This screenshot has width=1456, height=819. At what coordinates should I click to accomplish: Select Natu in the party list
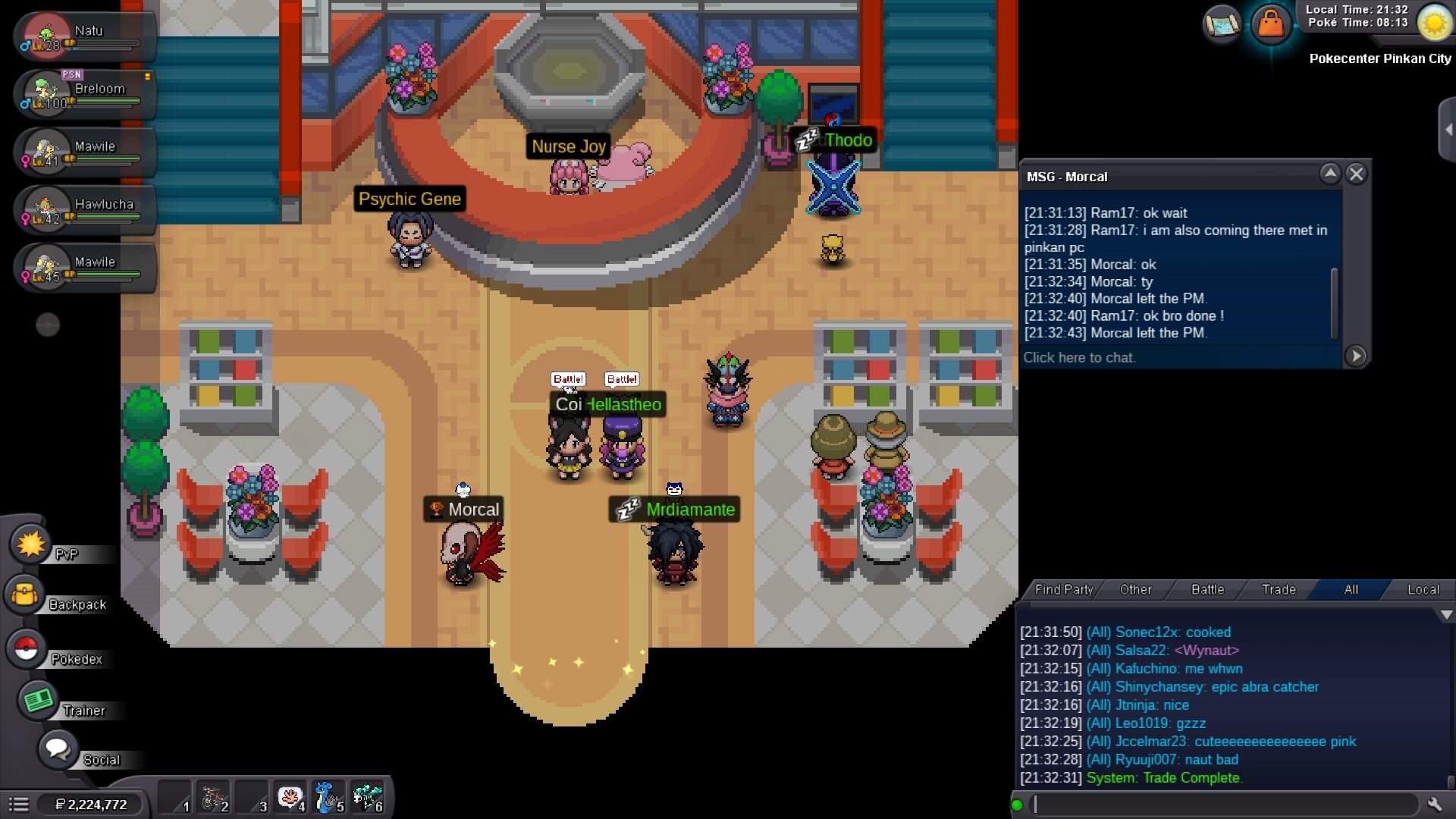pyautogui.click(x=83, y=36)
